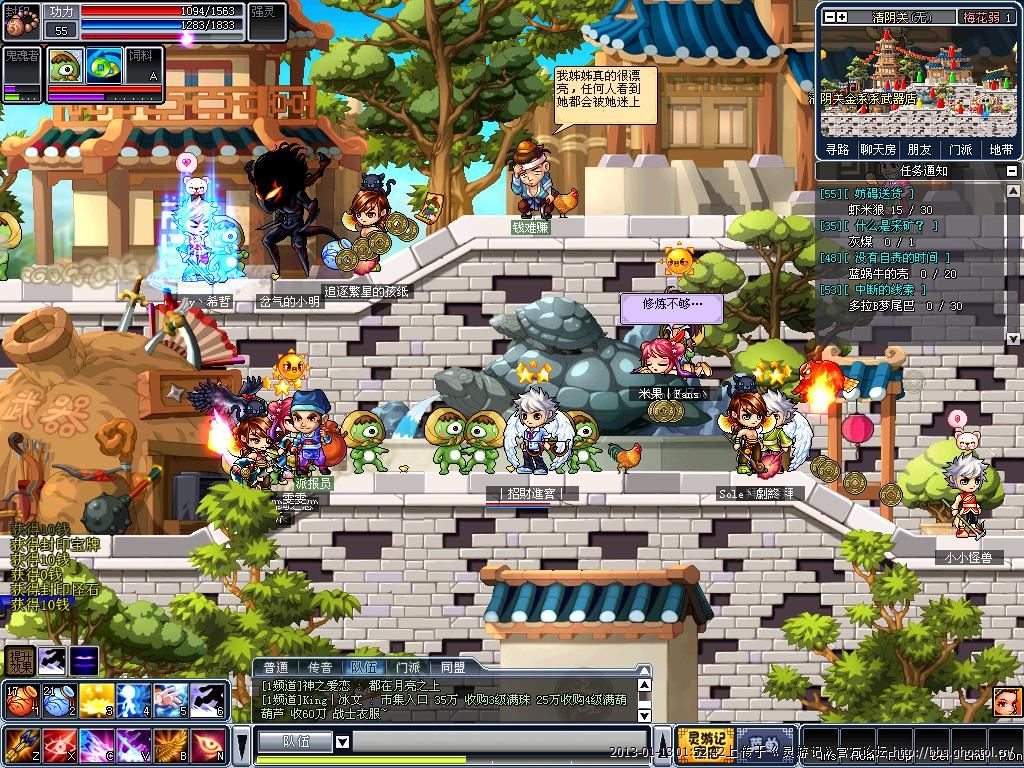The height and width of the screenshot is (768, 1024).
Task: Open the 门派 sect panel
Action: pos(960,149)
